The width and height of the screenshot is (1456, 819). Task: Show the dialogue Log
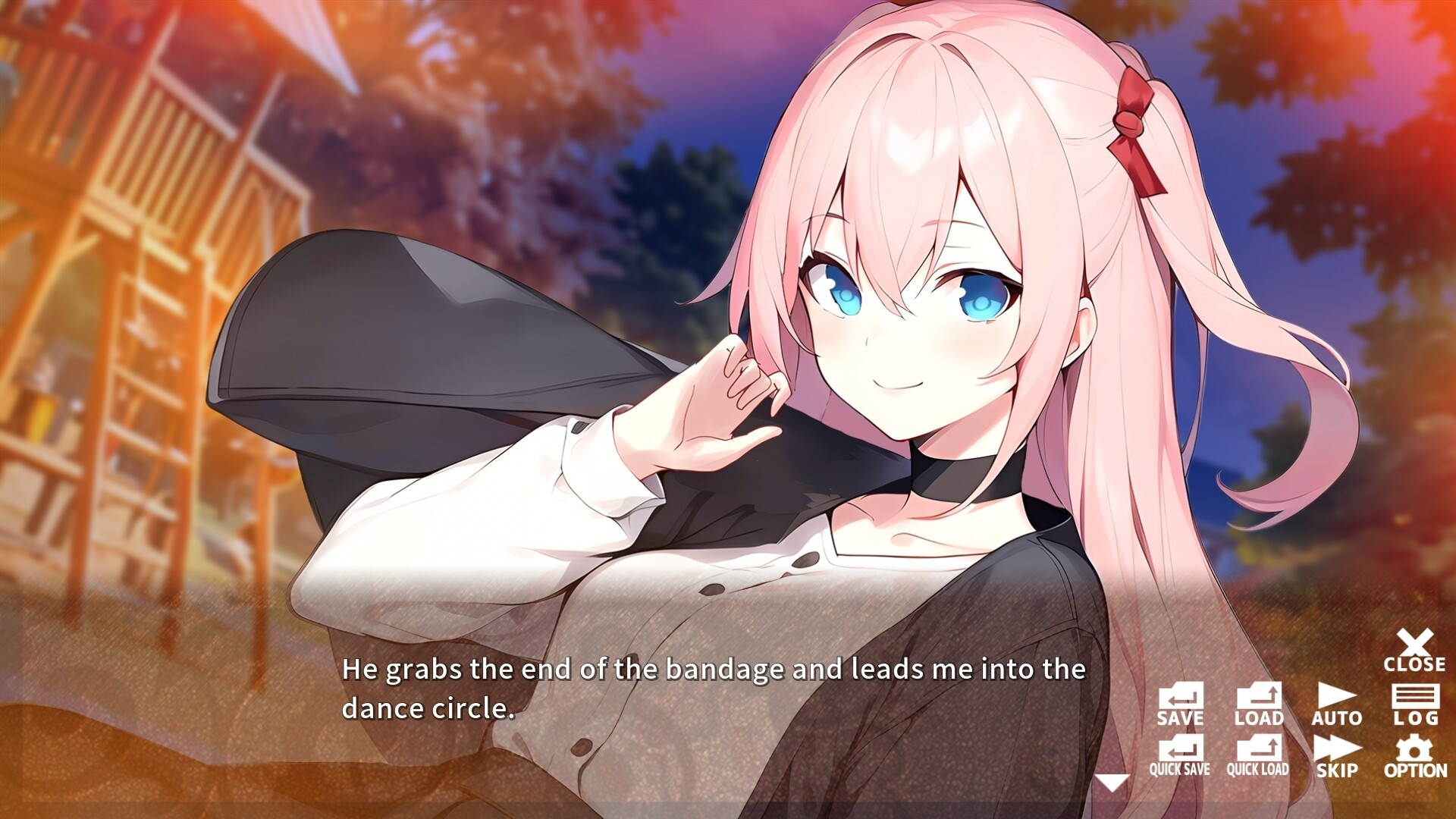[x=1415, y=704]
